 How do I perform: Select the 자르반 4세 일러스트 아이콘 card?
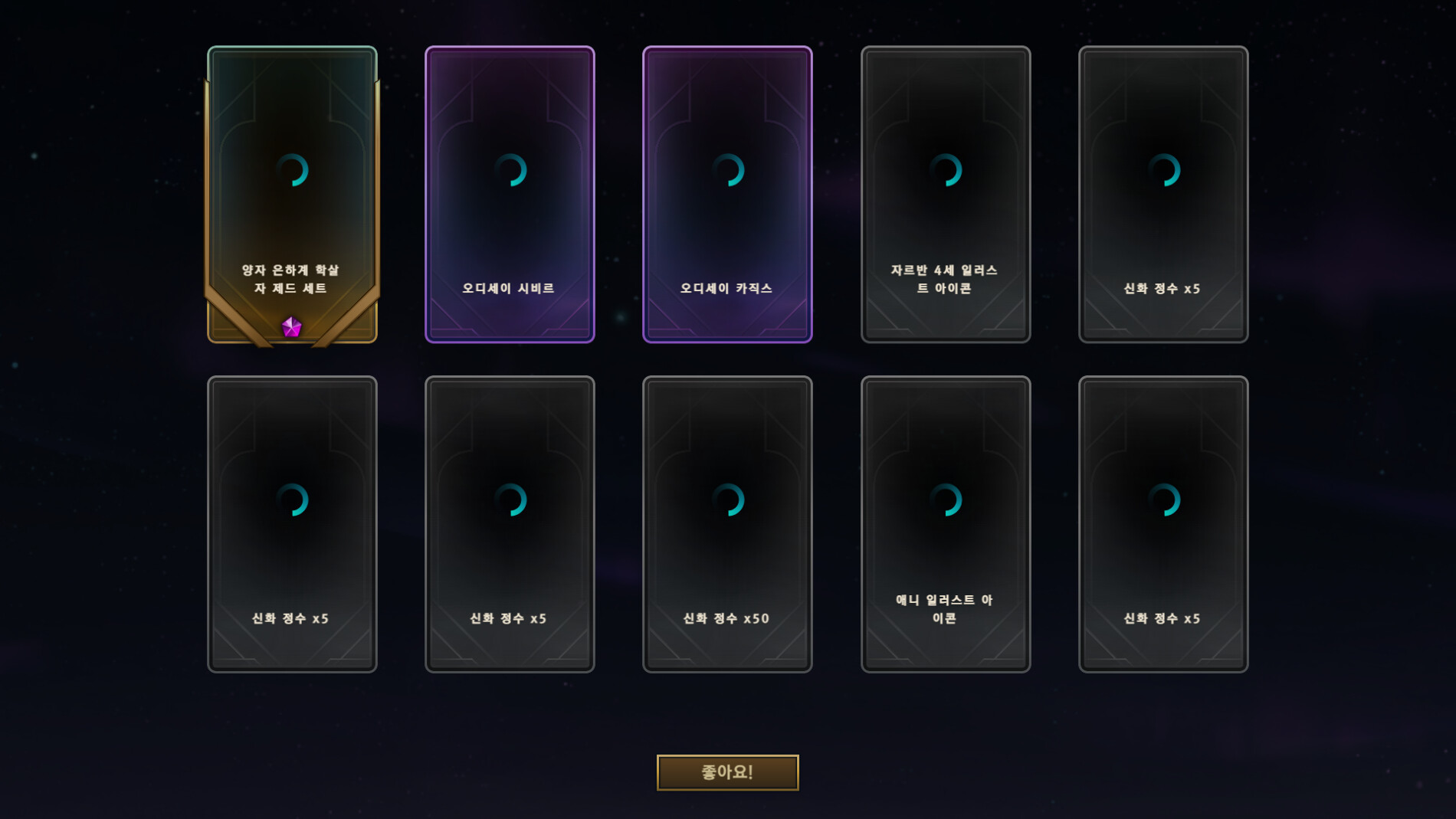(x=945, y=195)
